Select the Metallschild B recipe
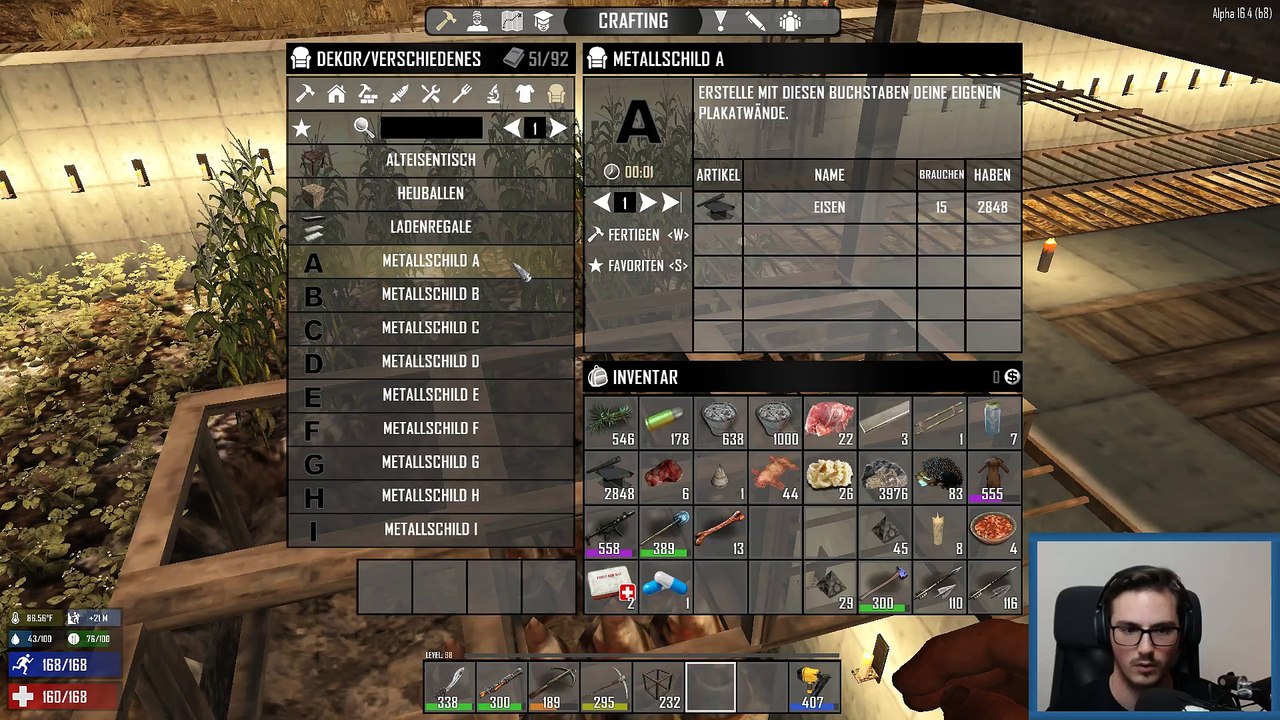This screenshot has width=1280, height=720. (x=430, y=294)
